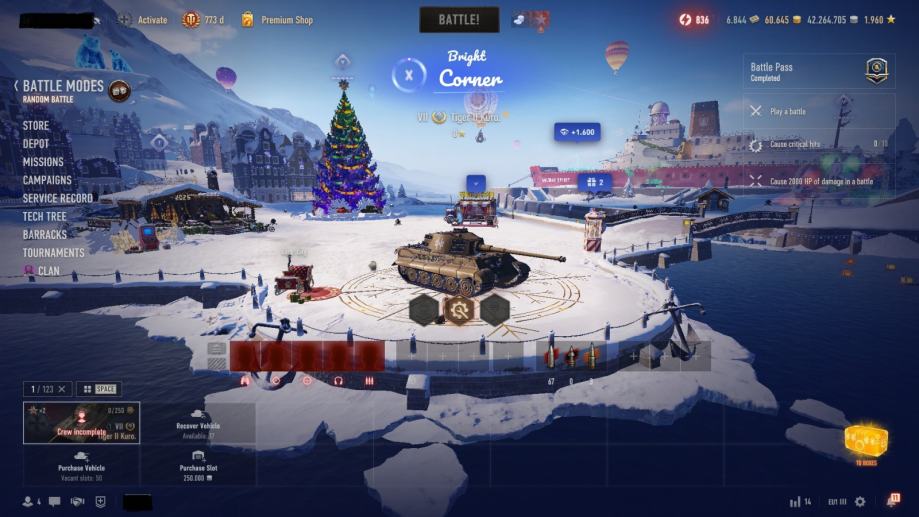The height and width of the screenshot is (517, 919).
Task: Open the Tournaments section
Action: coord(54,252)
